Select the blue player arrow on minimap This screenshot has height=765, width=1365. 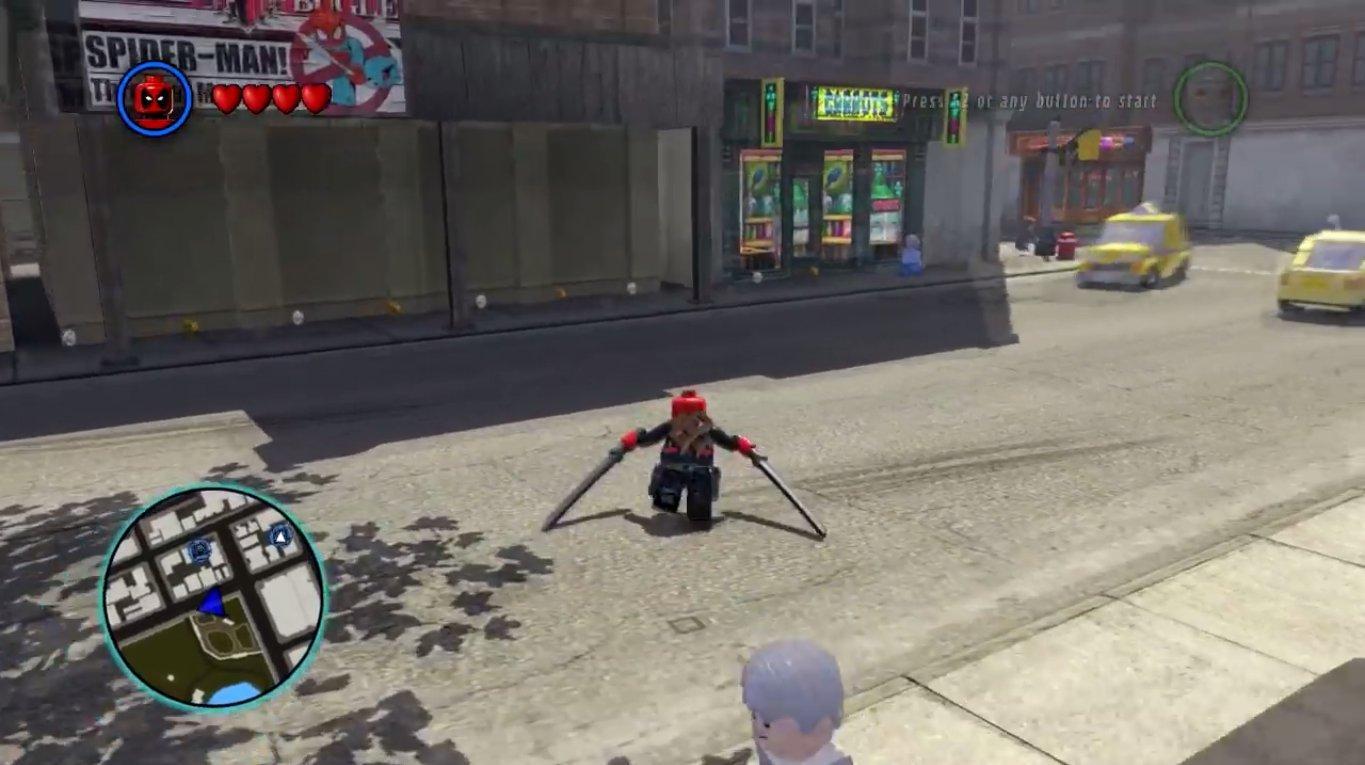pos(210,601)
